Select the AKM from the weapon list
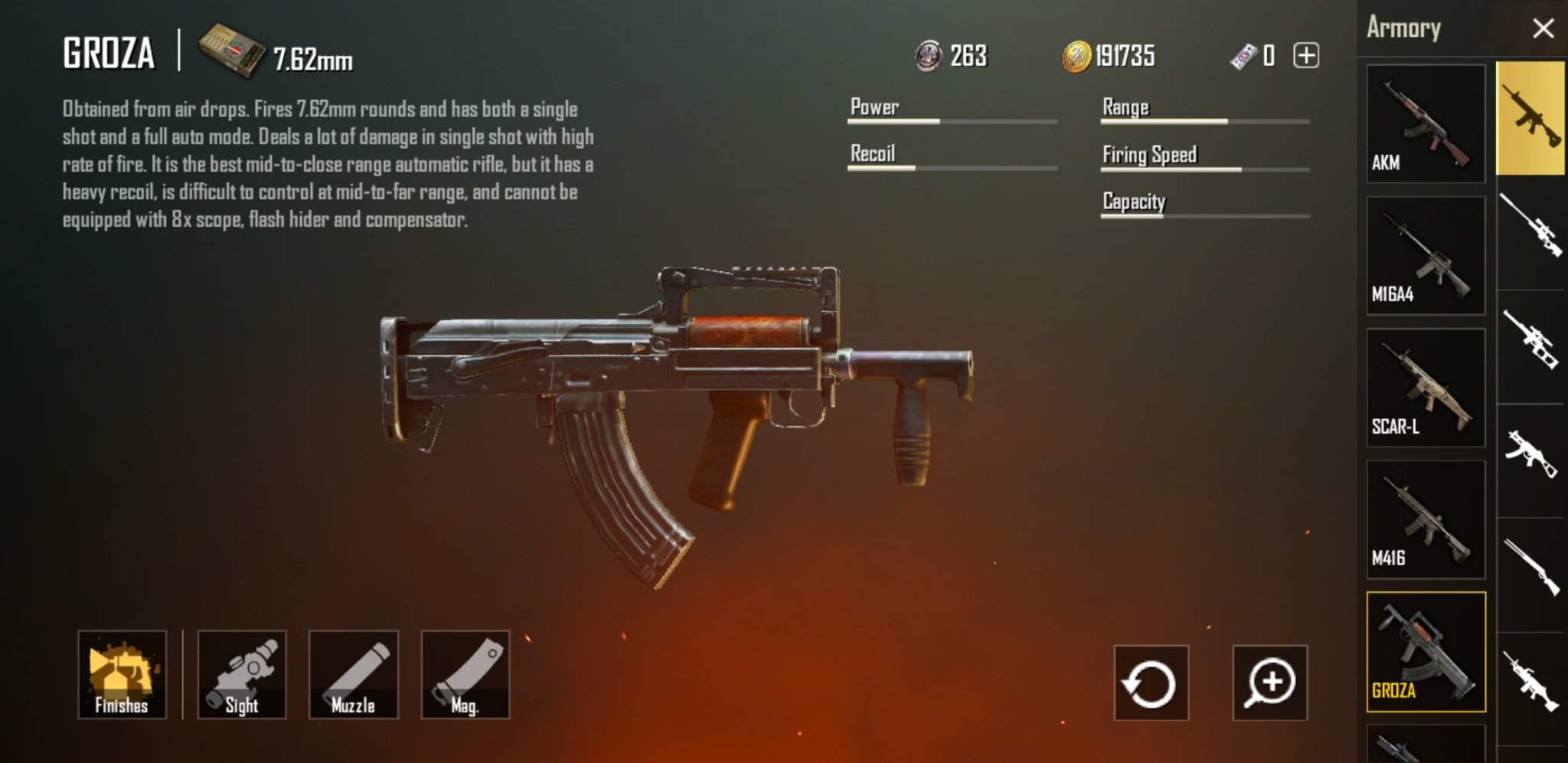Viewport: 1568px width, 763px height. [1426, 123]
